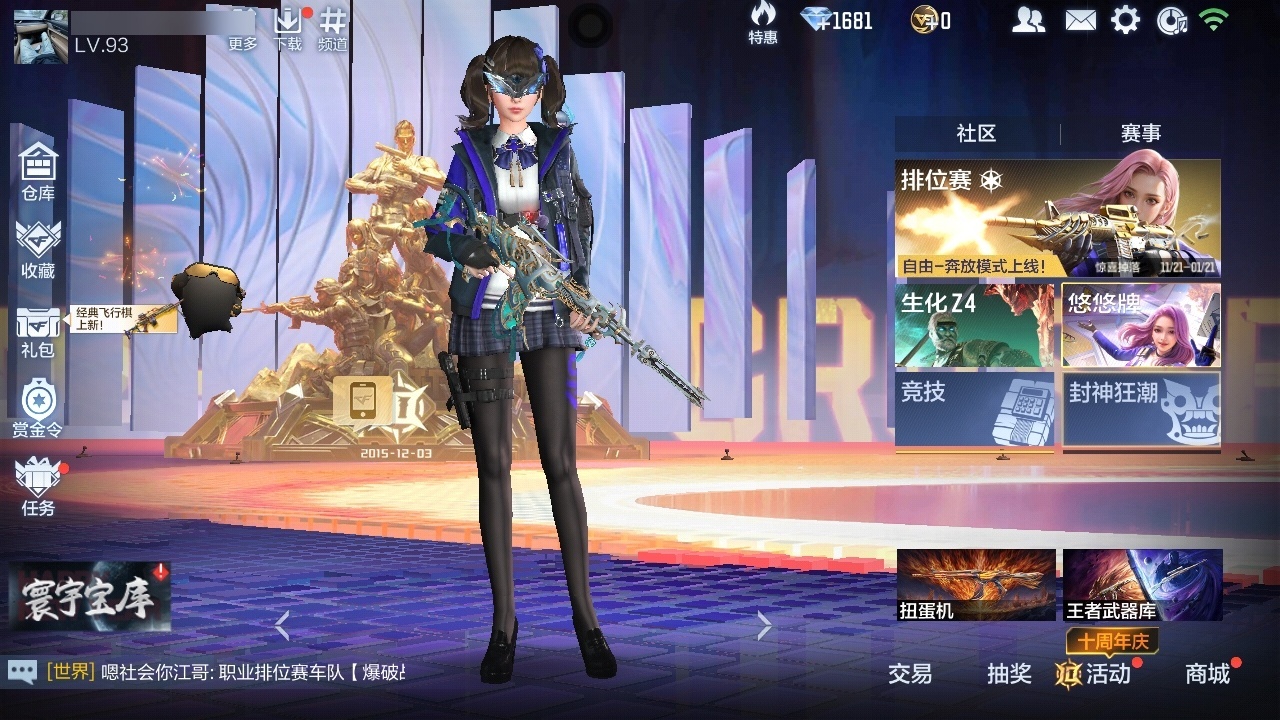Open the mail envelope icon

(x=1080, y=18)
